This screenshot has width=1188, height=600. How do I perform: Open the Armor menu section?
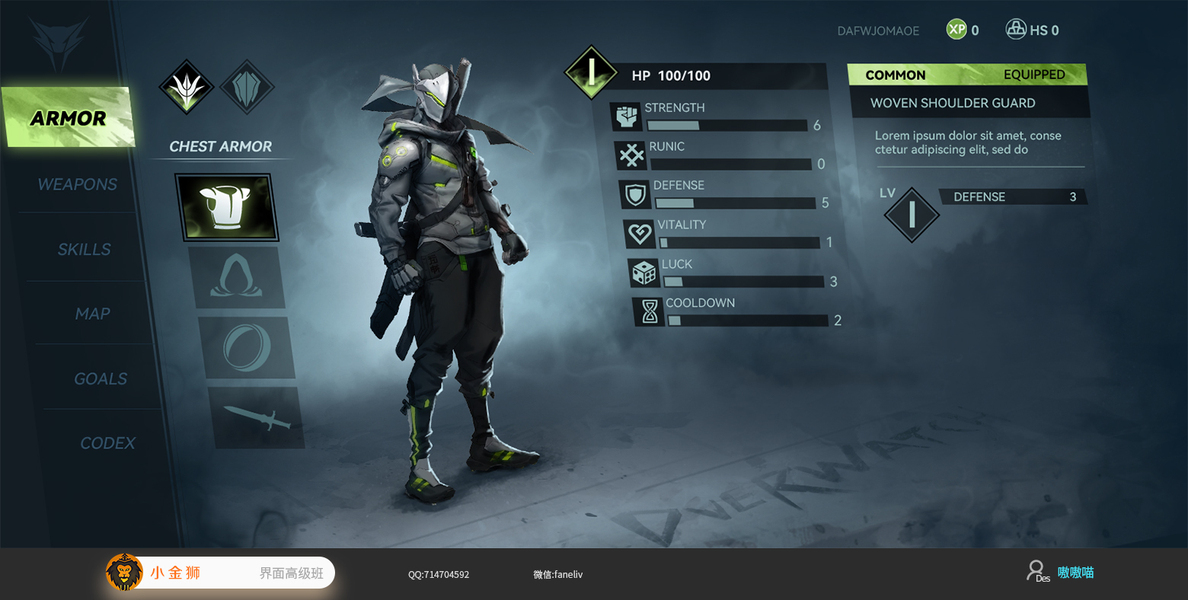click(67, 118)
